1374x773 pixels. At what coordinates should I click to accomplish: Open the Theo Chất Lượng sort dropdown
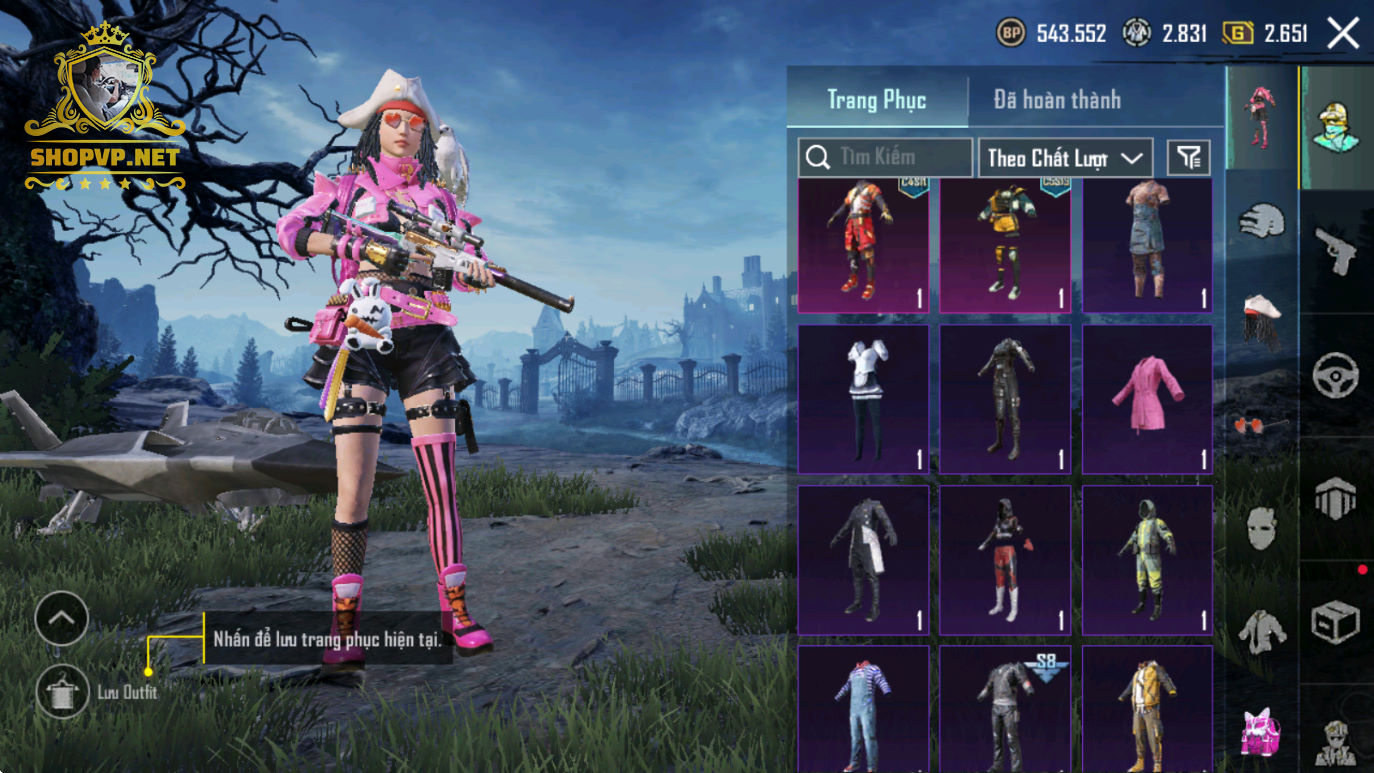click(x=1065, y=158)
